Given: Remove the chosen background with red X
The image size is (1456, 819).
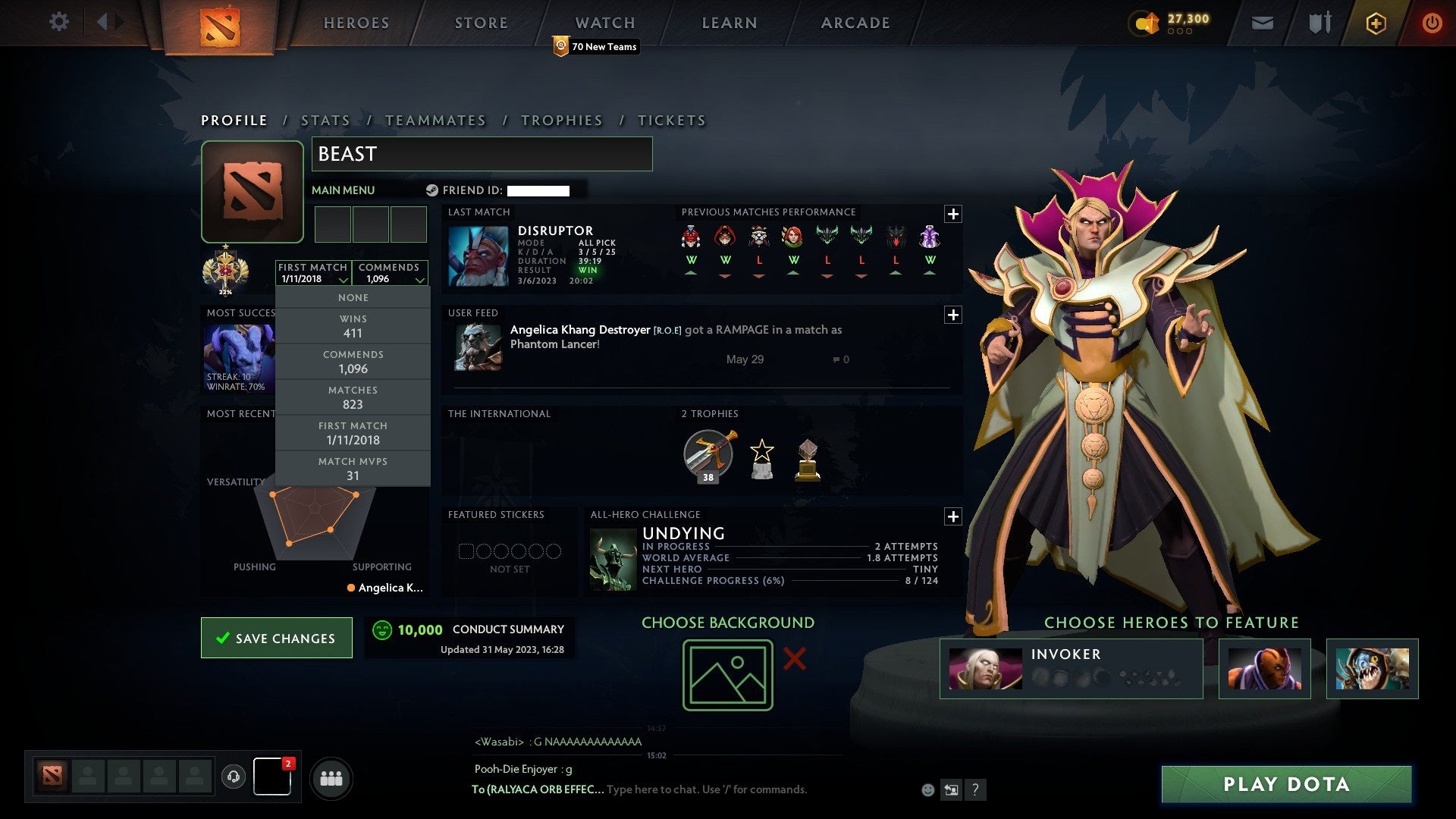Looking at the screenshot, I should click(793, 661).
